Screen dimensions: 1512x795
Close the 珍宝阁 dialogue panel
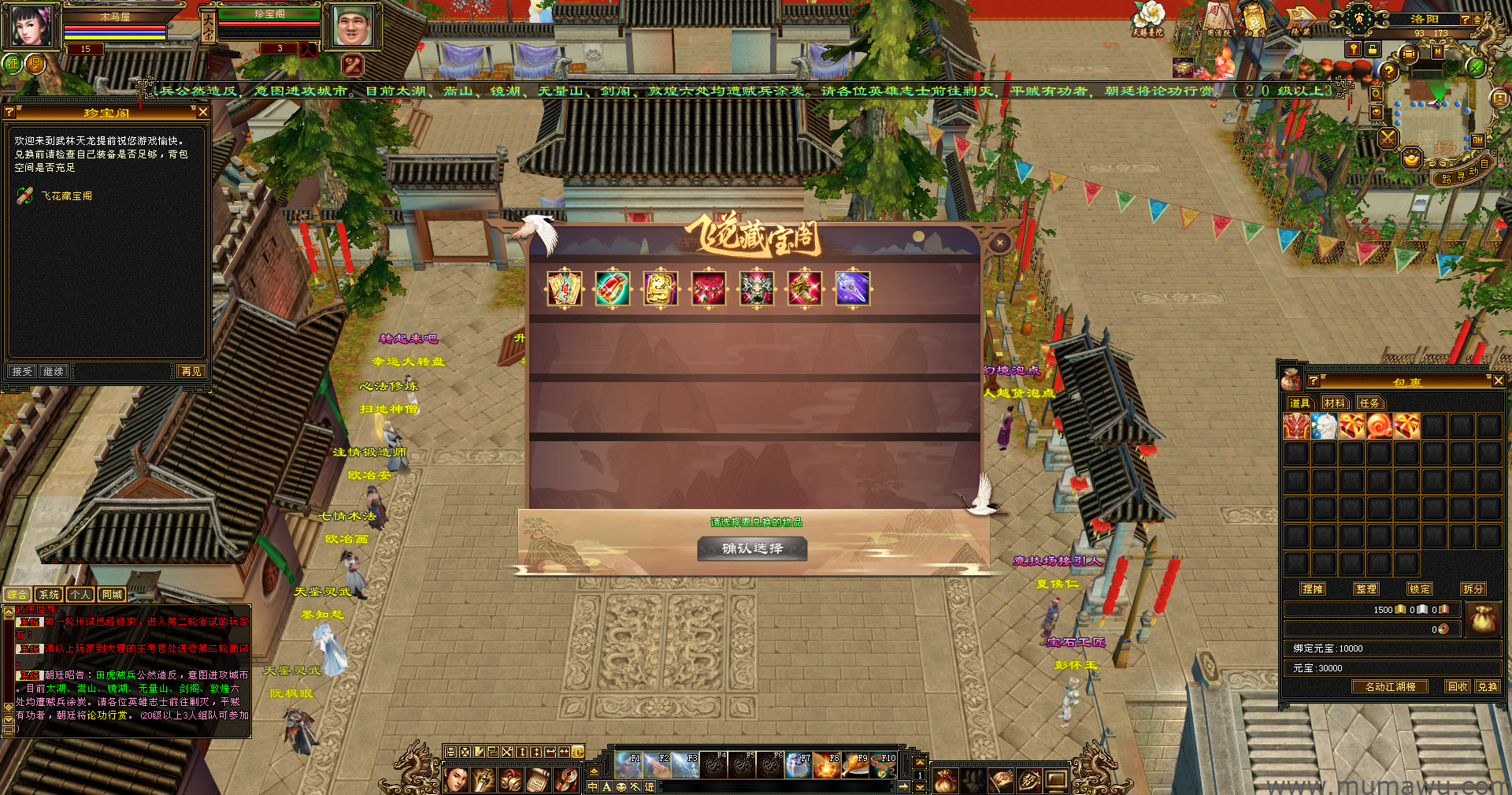[x=202, y=113]
